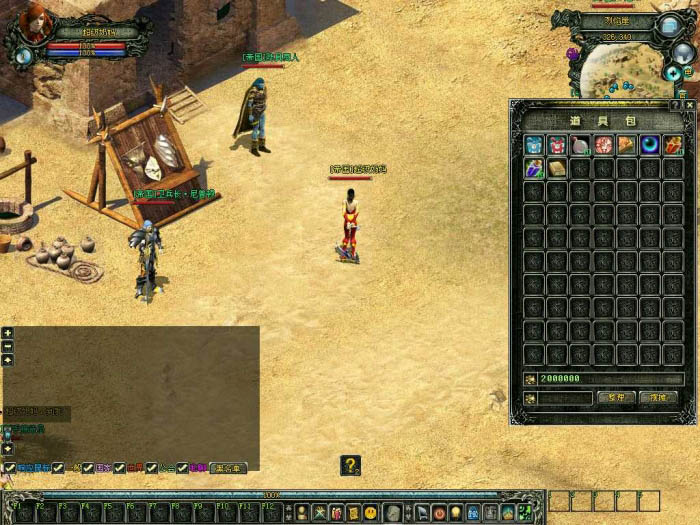This screenshot has height=525, width=700.
Task: Click the left button below the gold amount
Action: click(616, 398)
